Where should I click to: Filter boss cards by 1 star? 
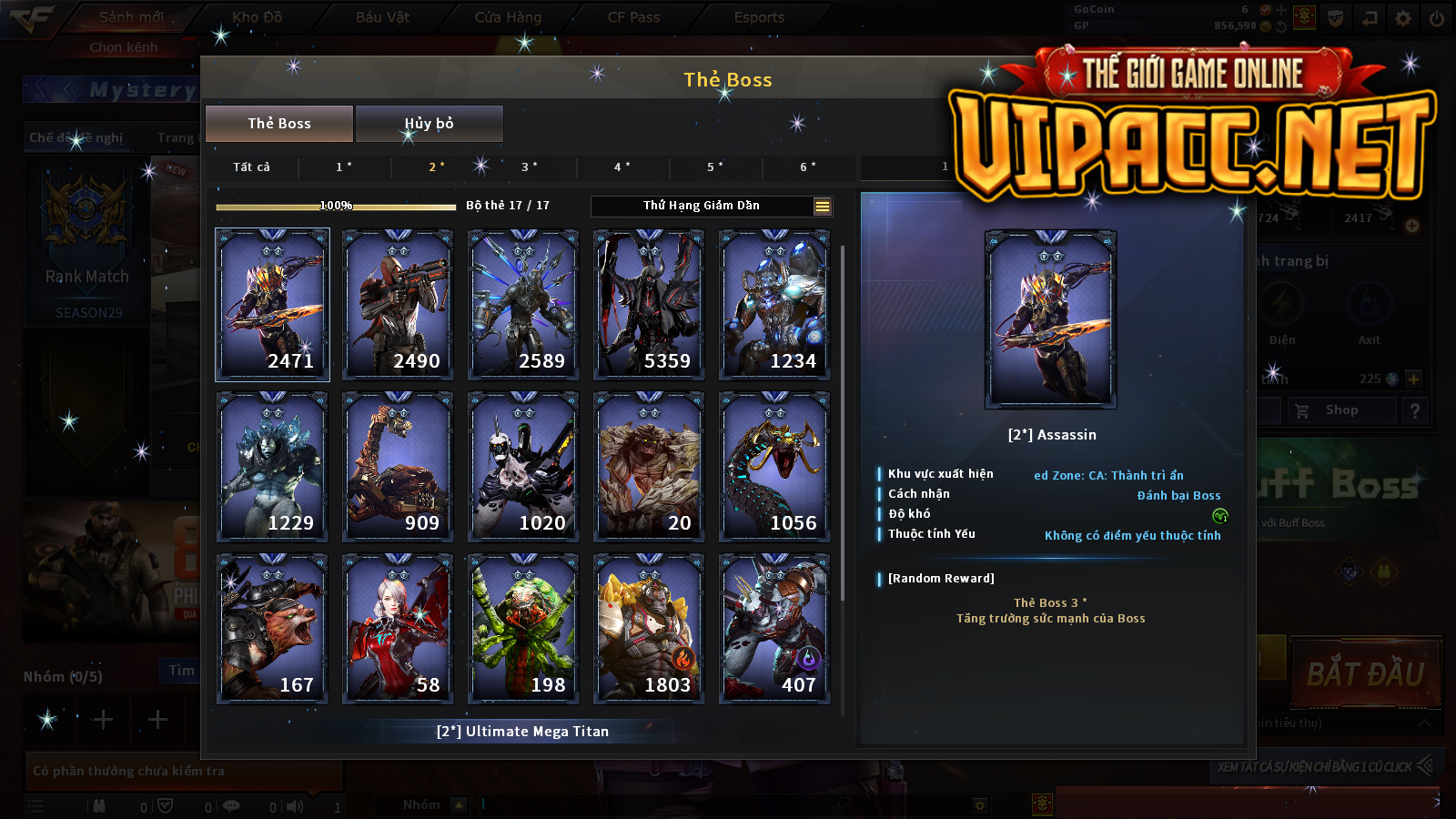click(x=344, y=167)
